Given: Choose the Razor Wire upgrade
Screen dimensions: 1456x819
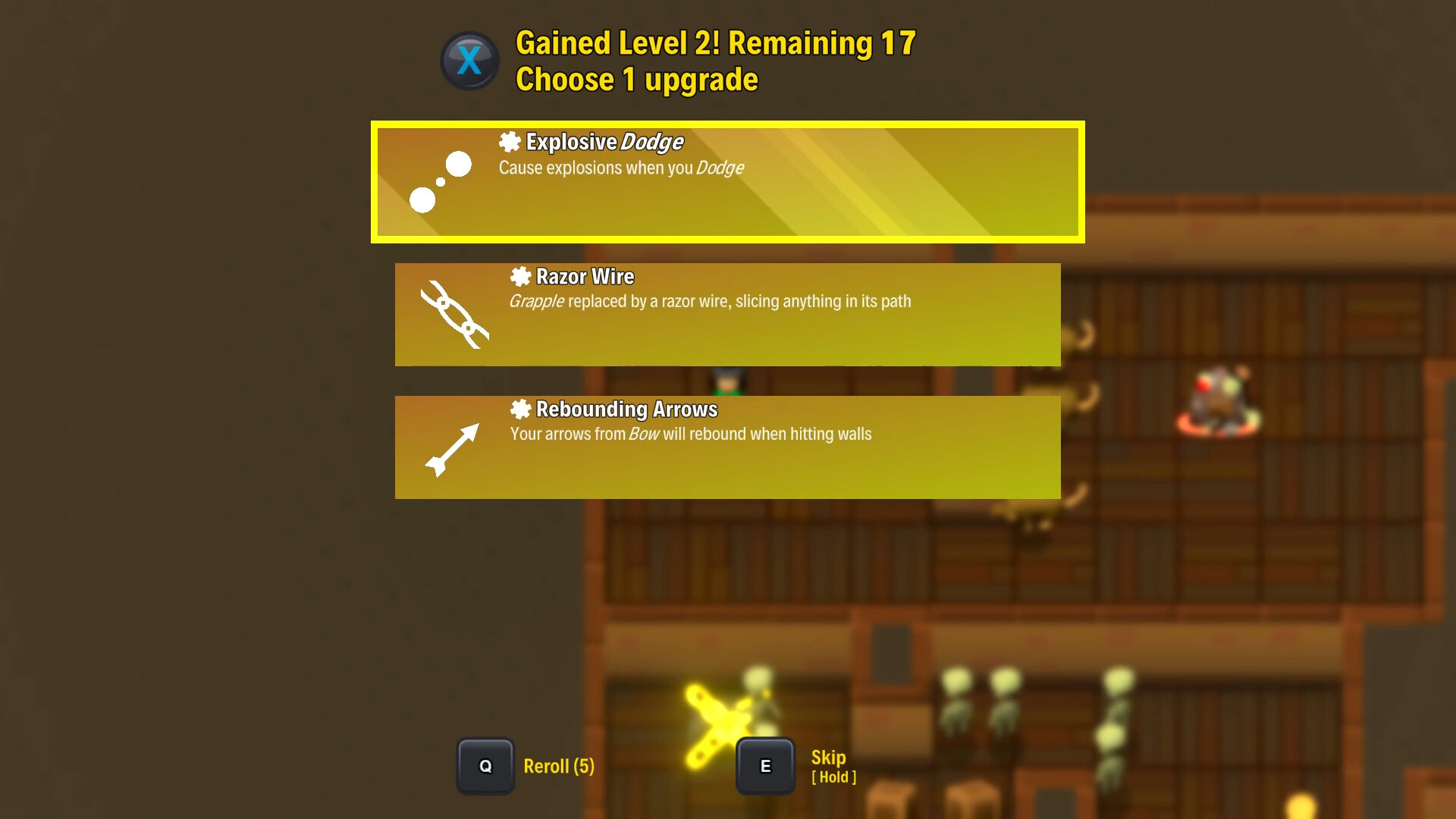Looking at the screenshot, I should (727, 315).
